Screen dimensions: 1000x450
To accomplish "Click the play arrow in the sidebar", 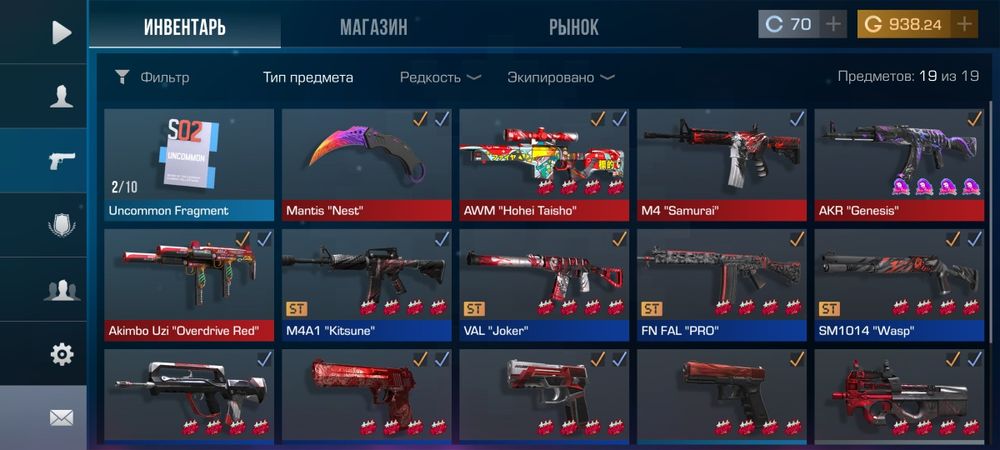I will pyautogui.click(x=62, y=33).
